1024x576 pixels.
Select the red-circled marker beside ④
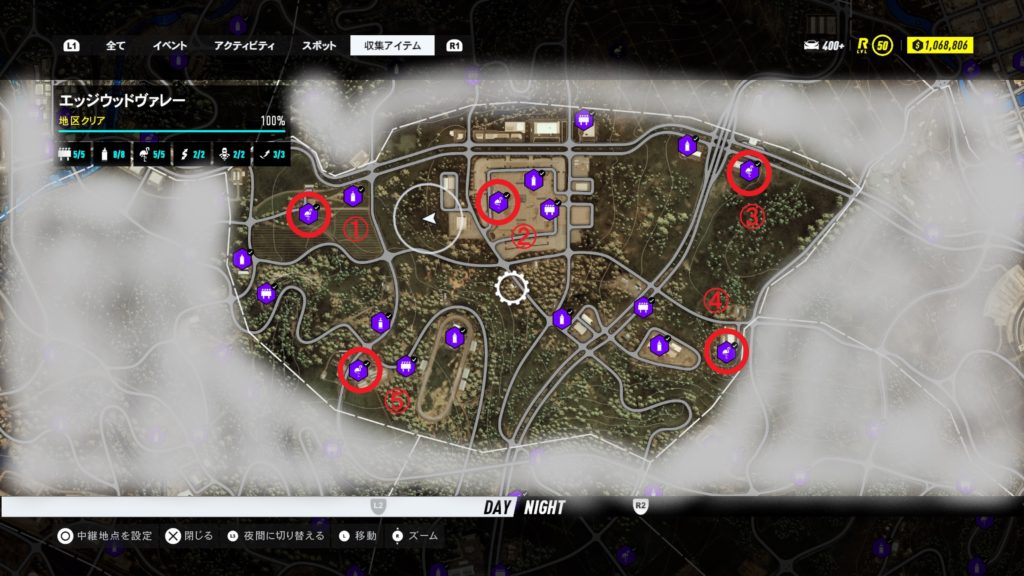pyautogui.click(x=727, y=351)
